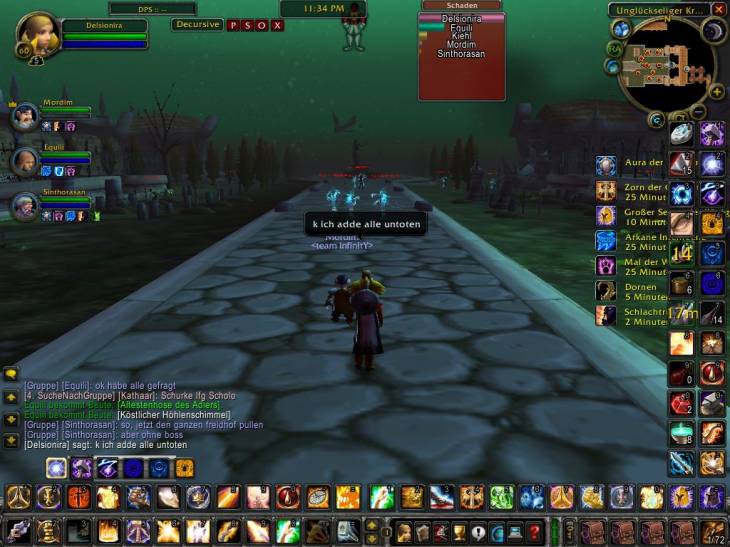Open the chat bubble button beside chat
Image resolution: width=730 pixels, height=547 pixels.
coord(11,374)
